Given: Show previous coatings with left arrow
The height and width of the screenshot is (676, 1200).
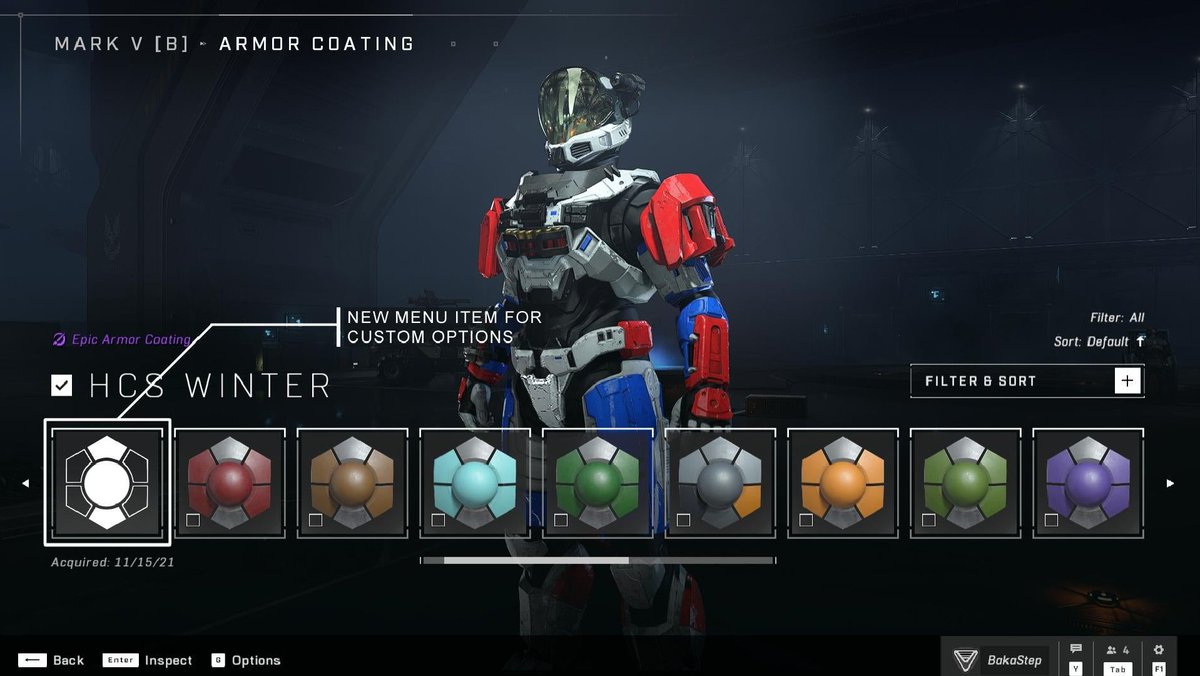Looking at the screenshot, I should point(26,484).
